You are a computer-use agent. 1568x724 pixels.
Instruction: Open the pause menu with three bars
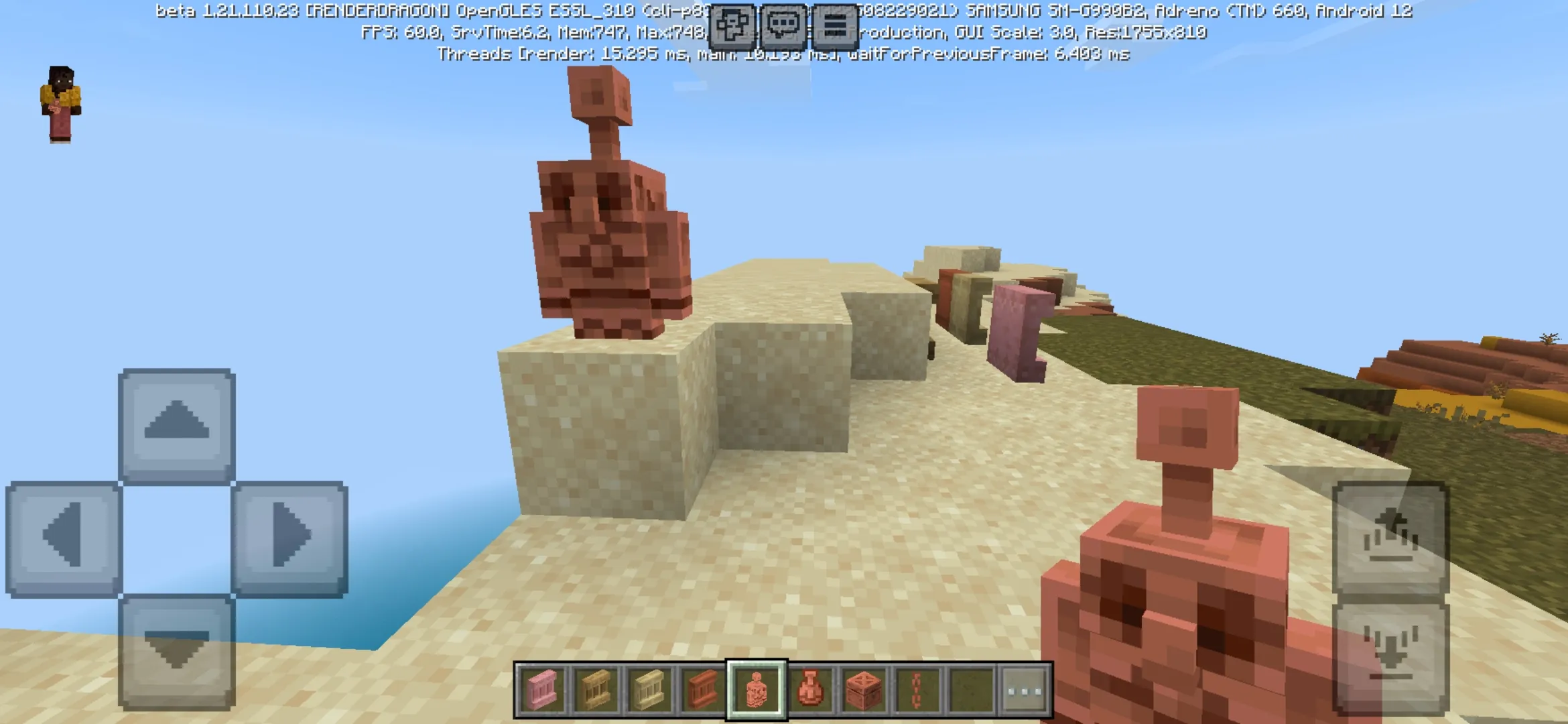click(x=835, y=25)
